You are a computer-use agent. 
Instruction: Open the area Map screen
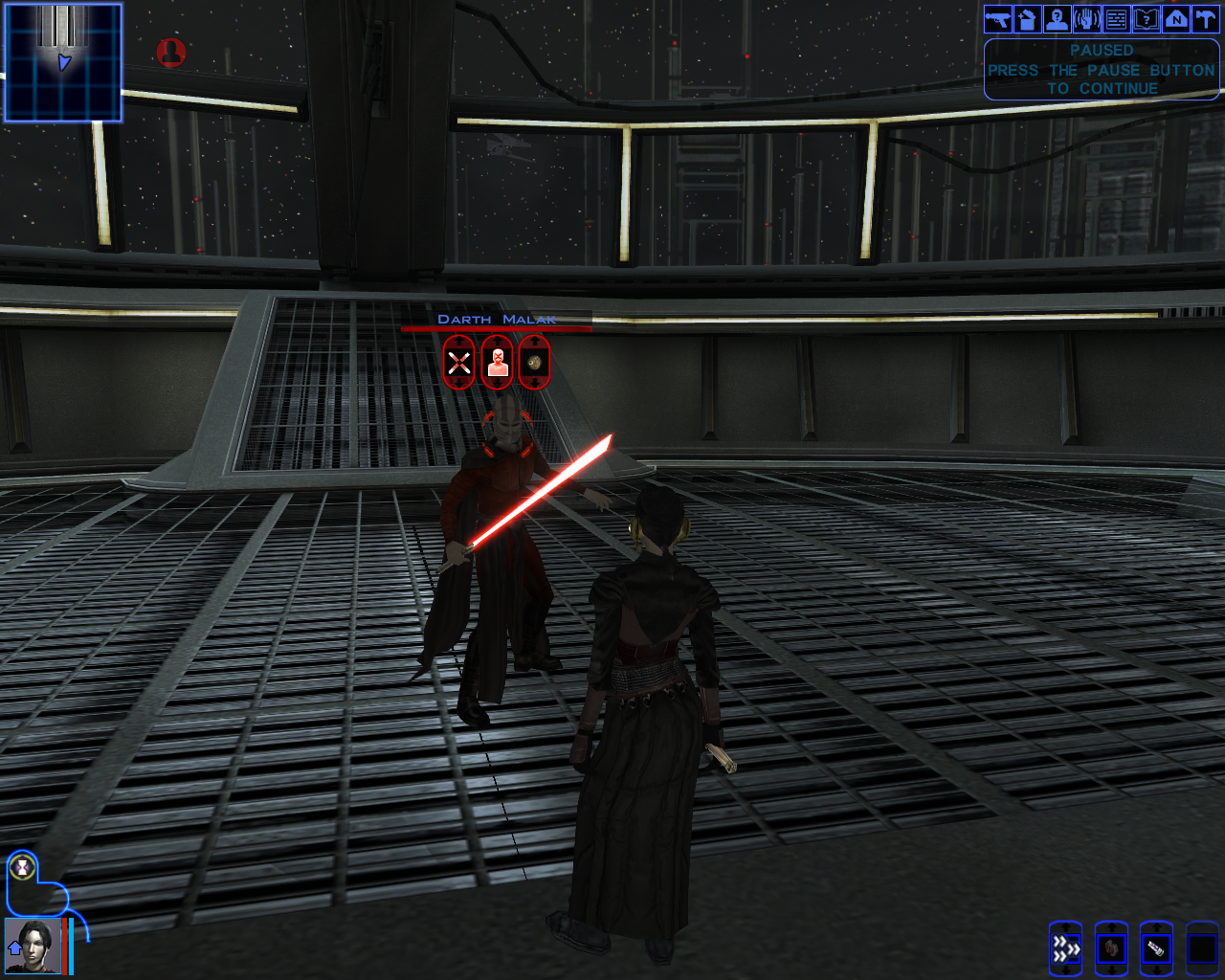coord(1174,18)
